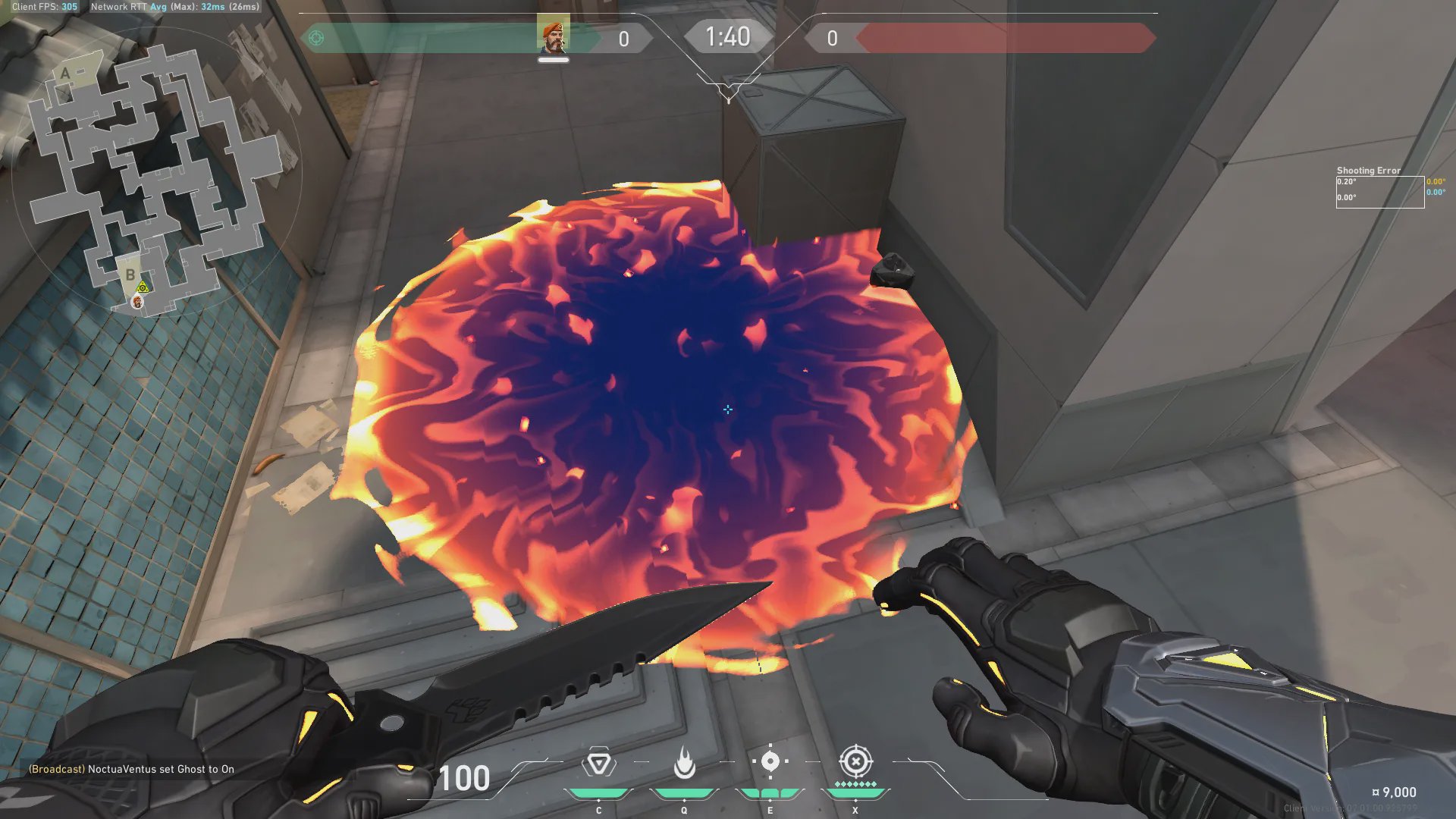Trigger the Orbital Strike ultimate icon
The image size is (1456, 819).
coord(855,761)
